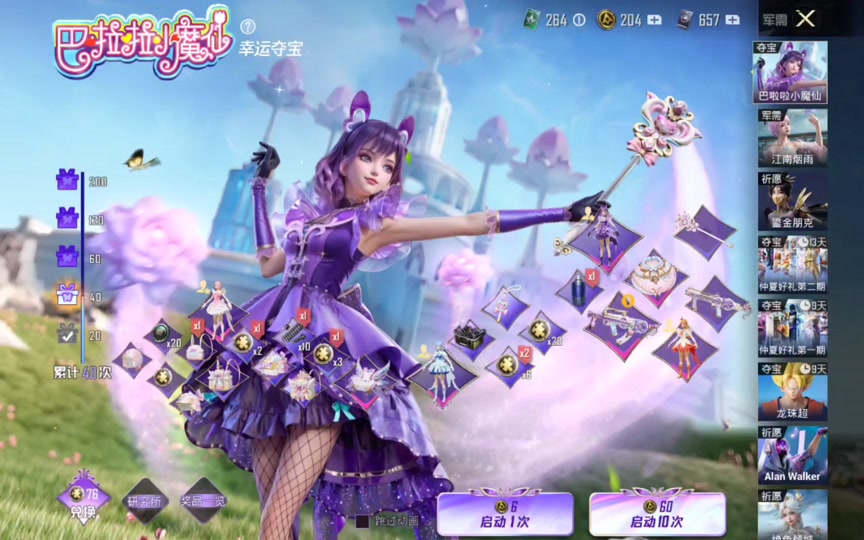This screenshot has width=864, height=540.
Task: View the 奖品一览 prize list
Action: click(204, 501)
